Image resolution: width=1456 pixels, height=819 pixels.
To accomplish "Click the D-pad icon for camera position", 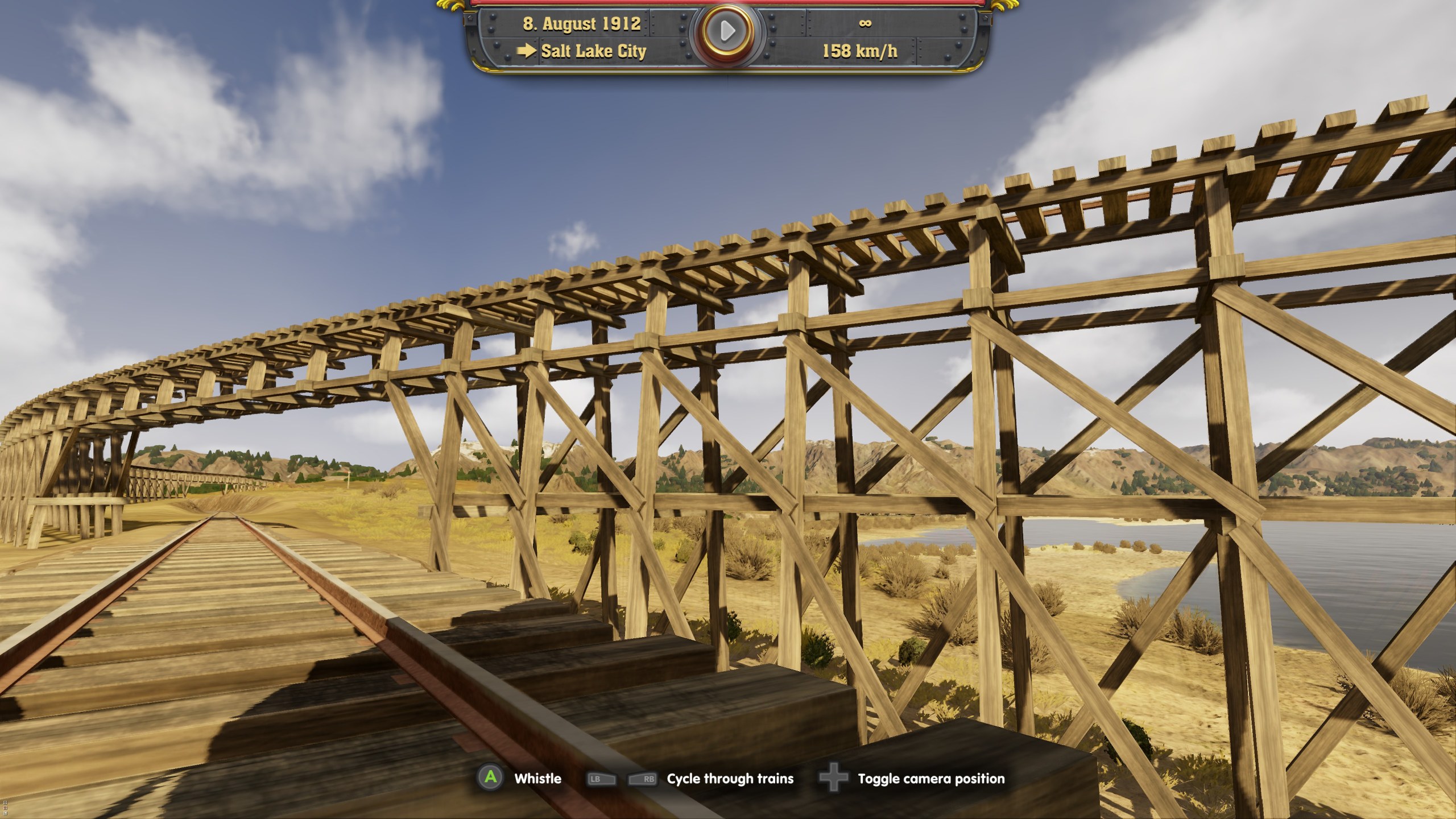I will pos(833,779).
